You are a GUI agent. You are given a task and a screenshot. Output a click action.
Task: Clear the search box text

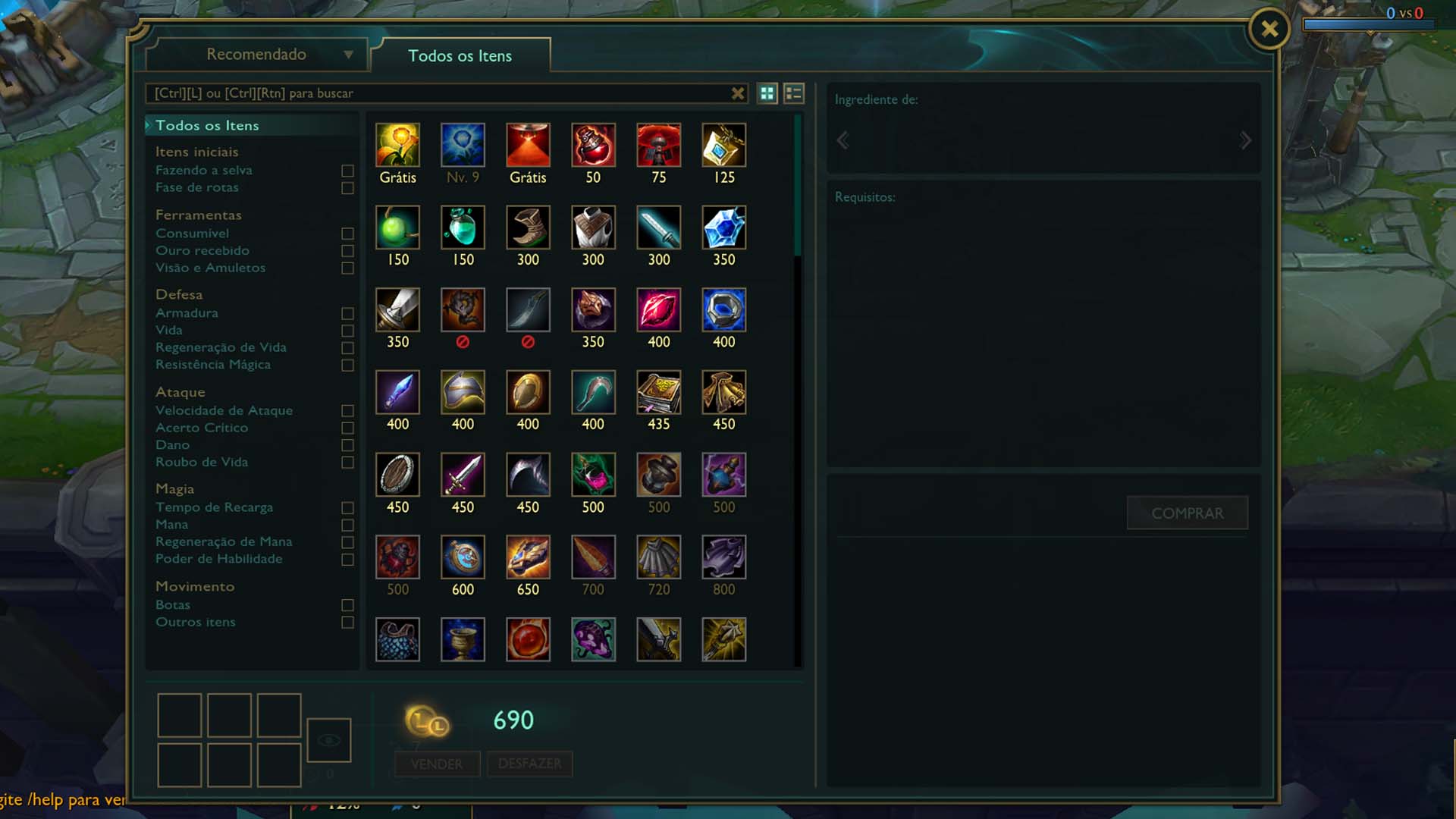click(x=737, y=93)
